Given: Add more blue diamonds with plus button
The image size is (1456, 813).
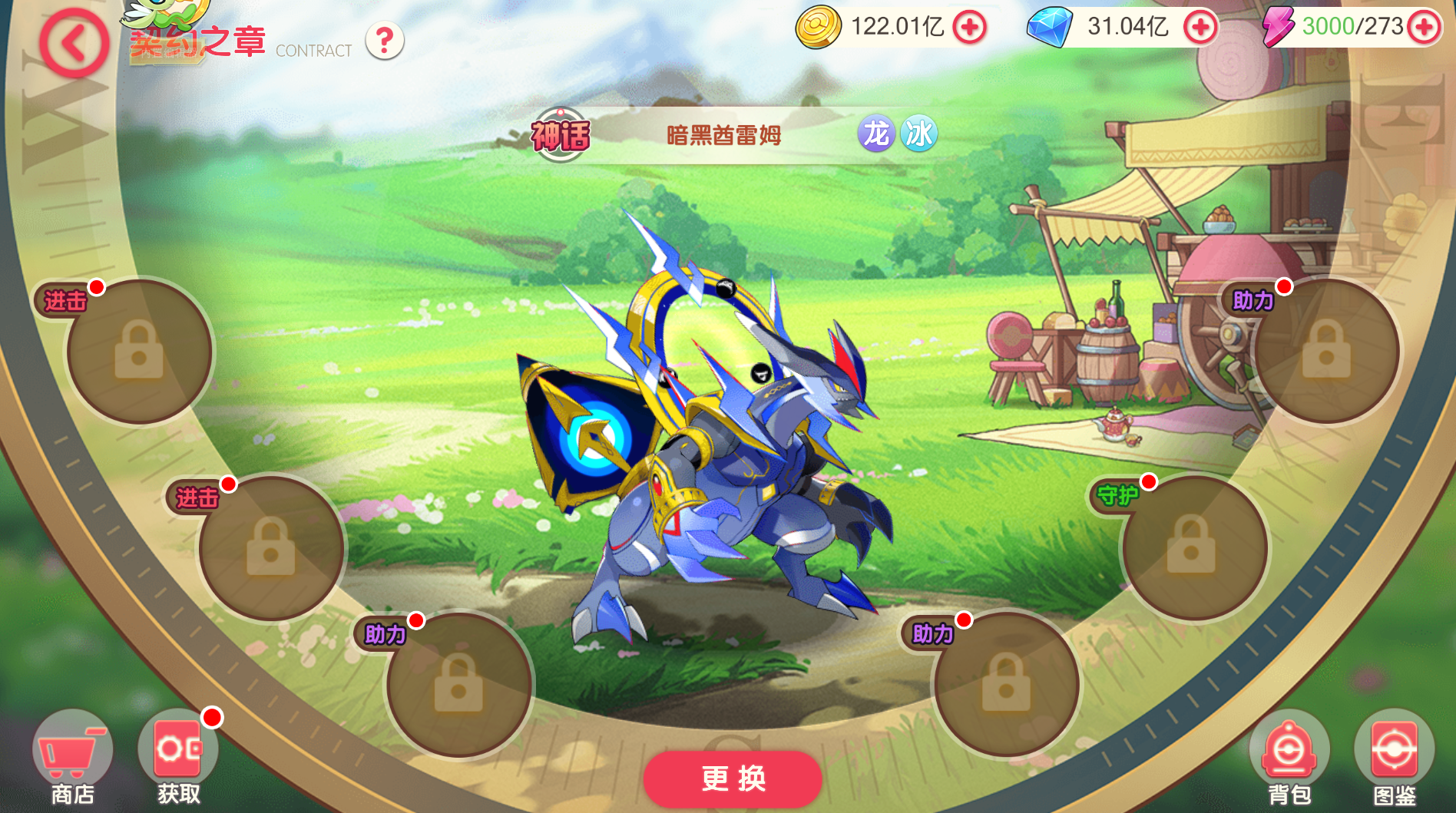Looking at the screenshot, I should 1200,28.
